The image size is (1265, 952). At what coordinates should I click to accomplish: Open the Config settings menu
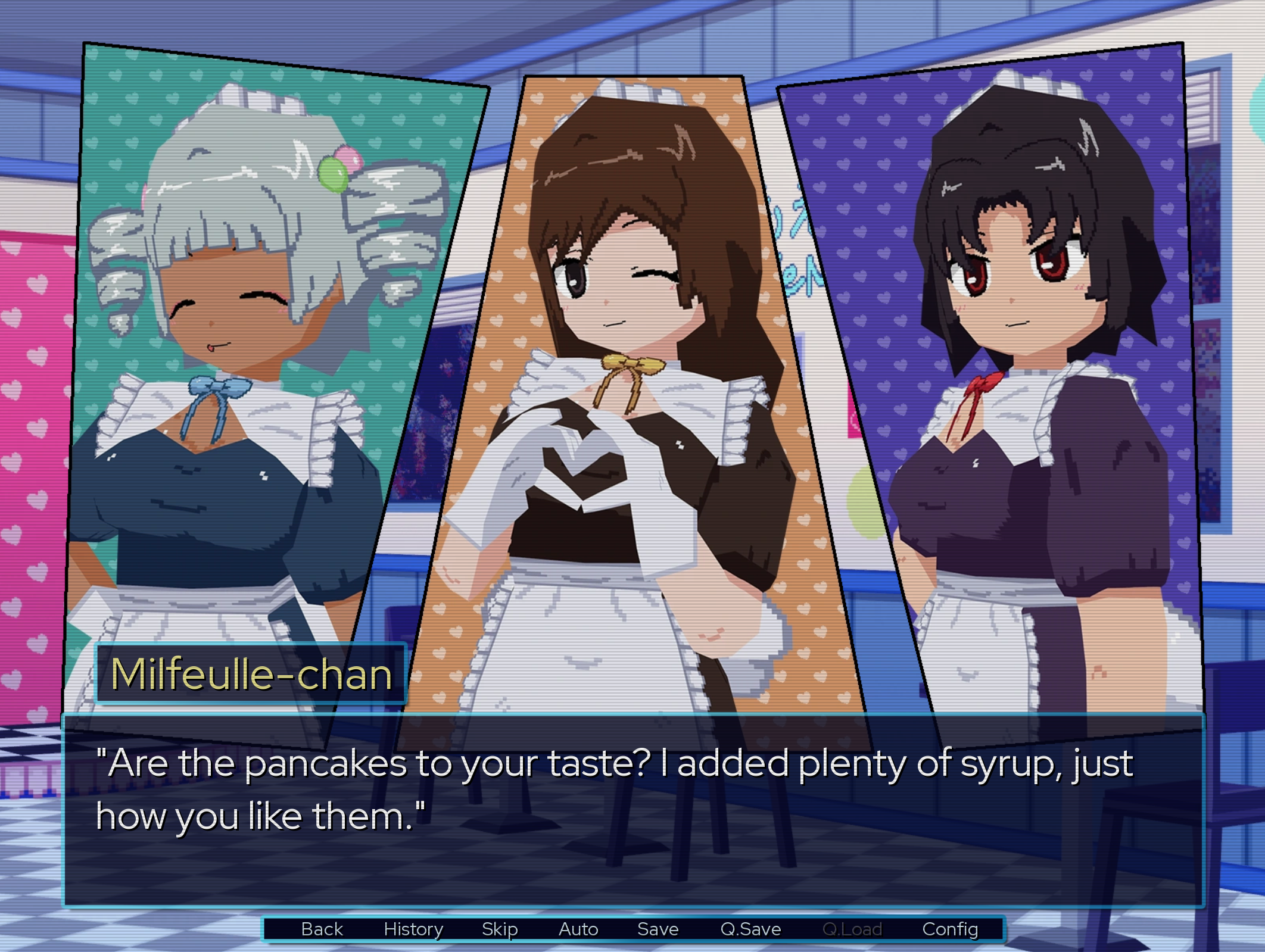tap(952, 928)
